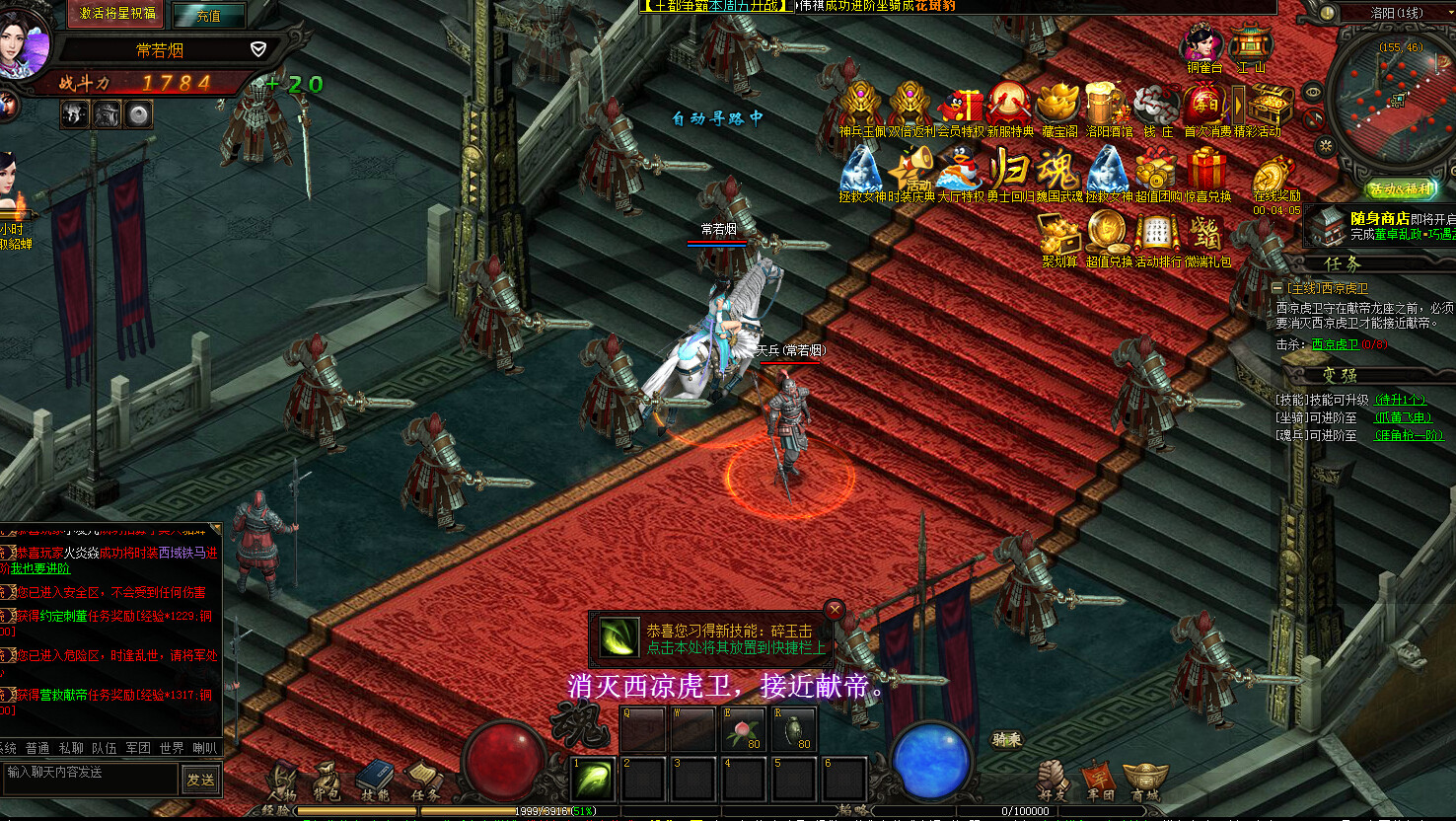Open the 人物 character panel
The width and height of the screenshot is (1456, 821).
(x=282, y=781)
